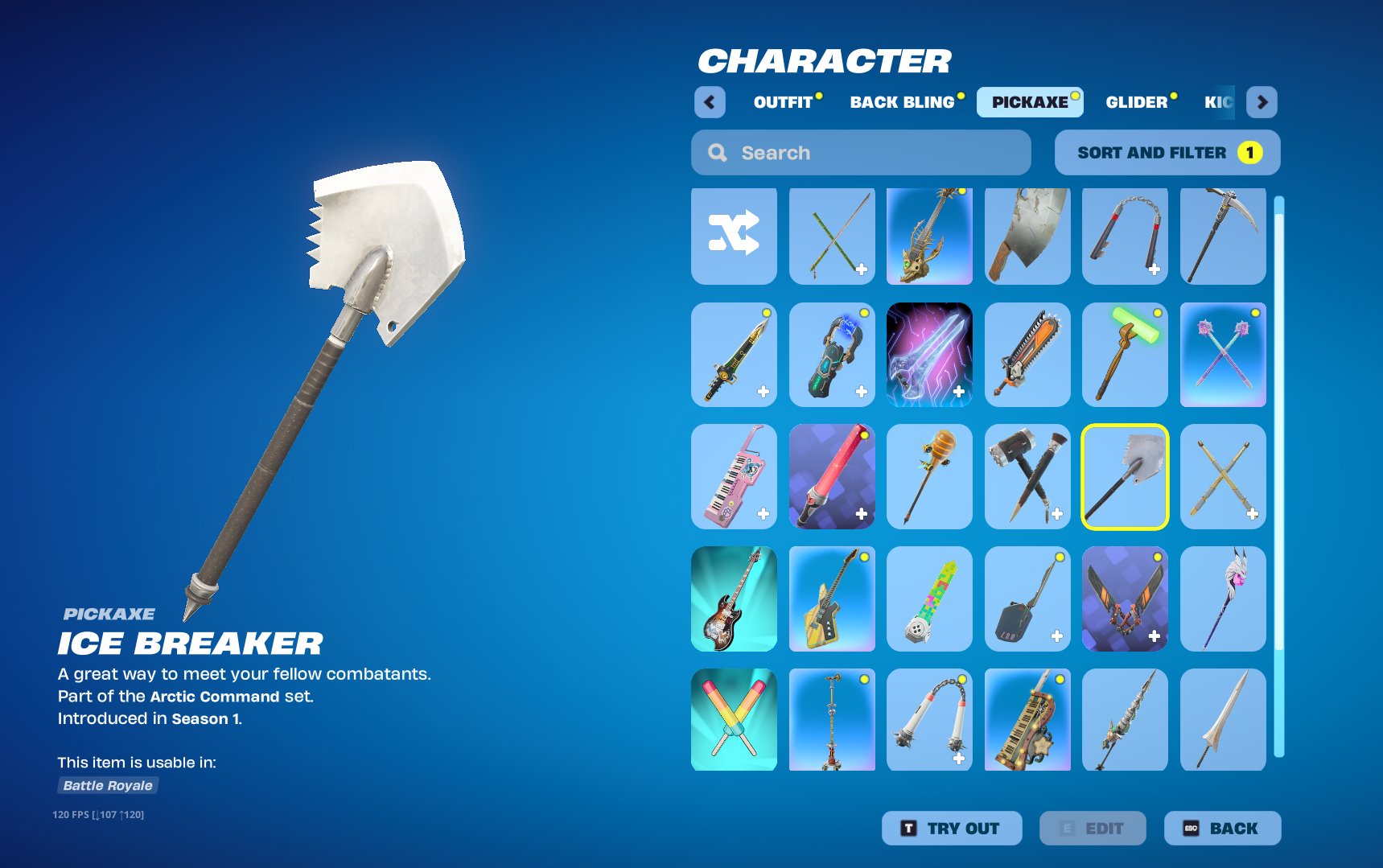Select the glowing energy sword pickaxe
Image resolution: width=1383 pixels, height=868 pixels.
pos(929,356)
